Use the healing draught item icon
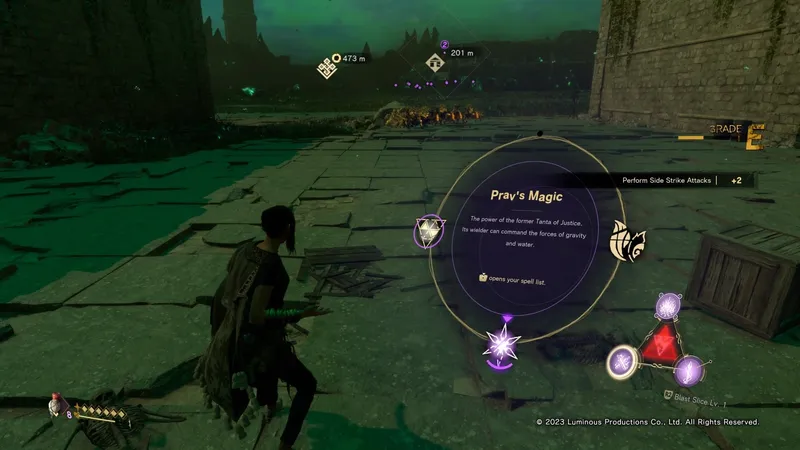This screenshot has height=450, width=800. (55, 407)
